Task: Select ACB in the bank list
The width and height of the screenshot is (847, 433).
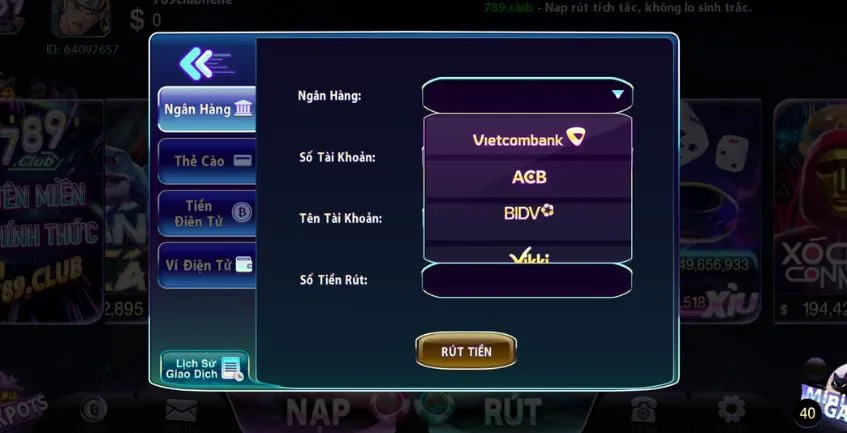Action: tap(528, 177)
